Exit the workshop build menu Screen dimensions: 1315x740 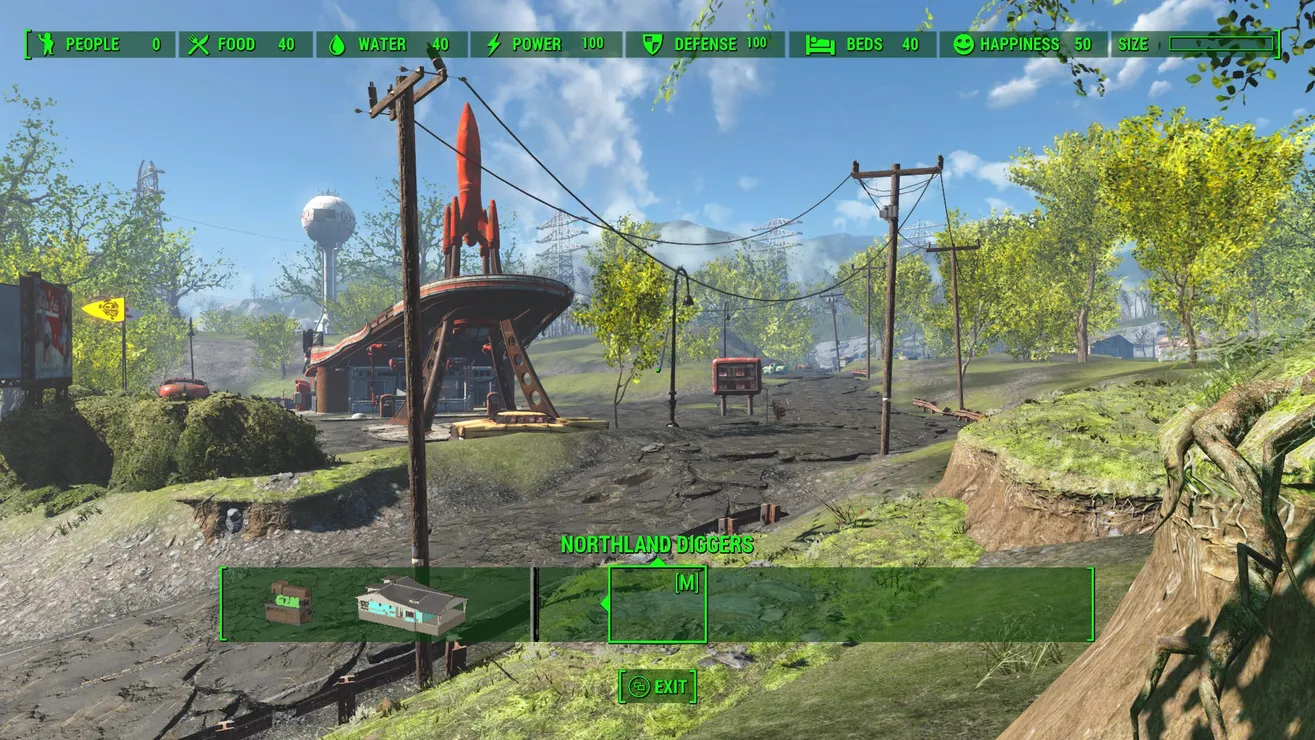point(658,687)
